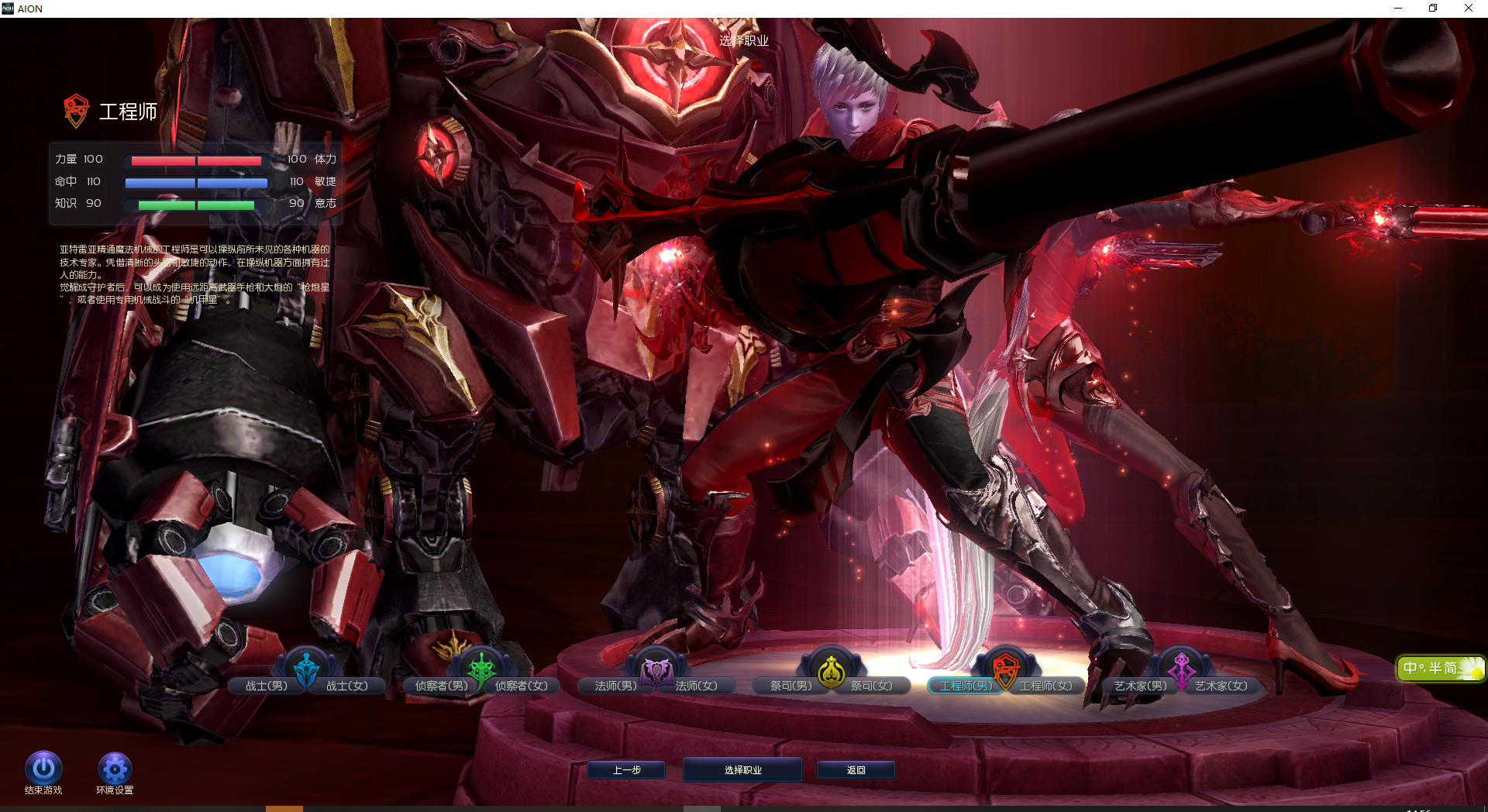Choose the 战士(女) female warrior class
Image resolution: width=1488 pixels, height=812 pixels.
coord(347,686)
